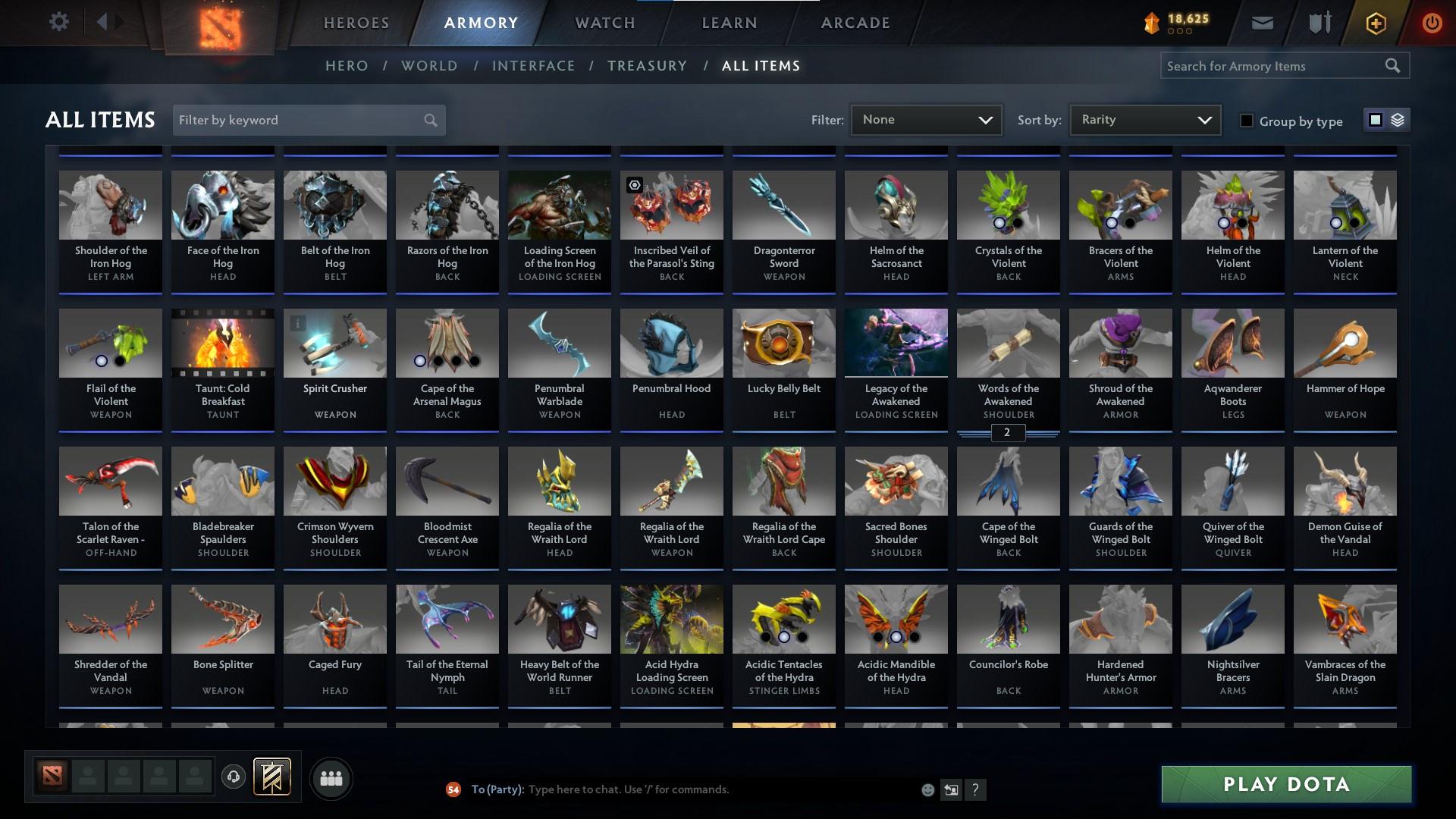Select the TREASURY breadcrumb tab
The image size is (1456, 819).
pyautogui.click(x=647, y=66)
